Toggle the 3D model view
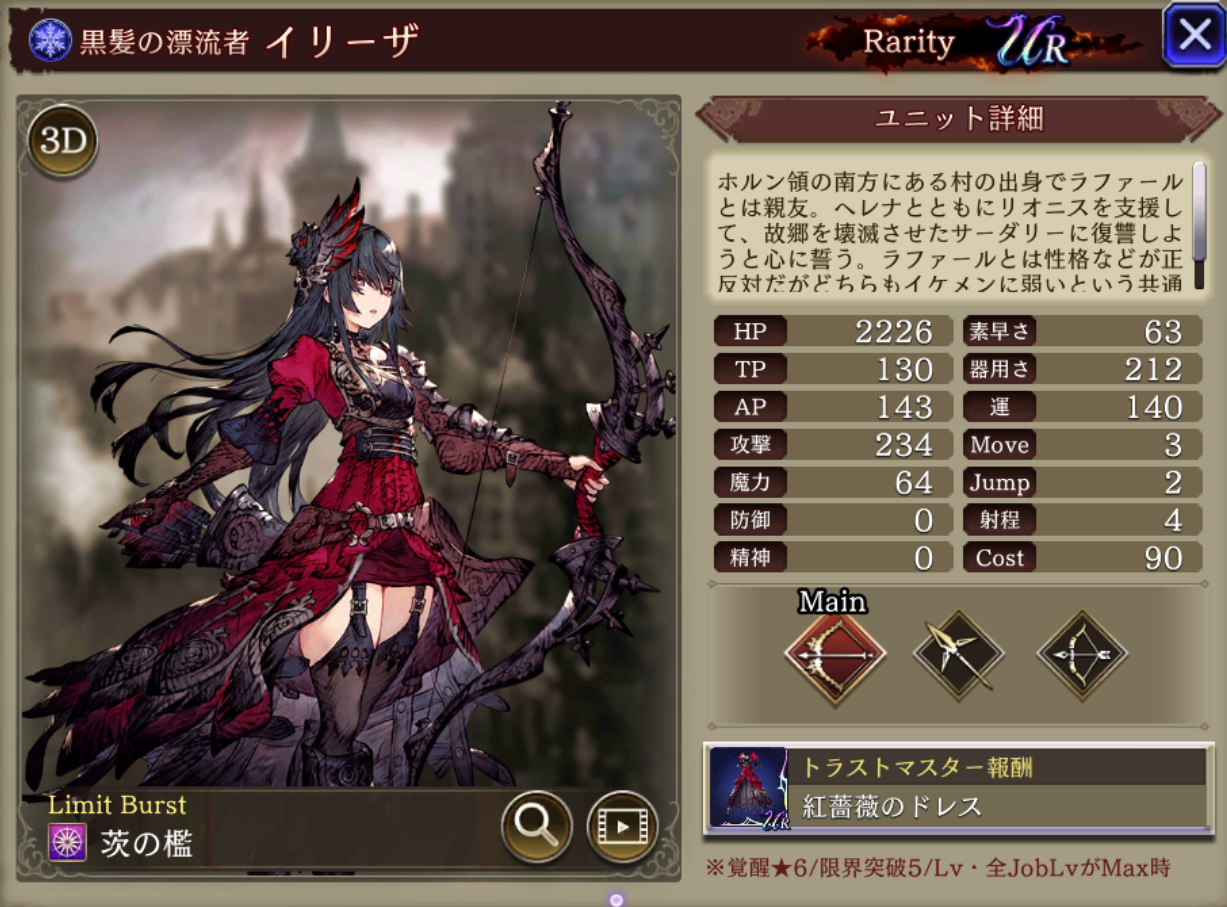 62,142
